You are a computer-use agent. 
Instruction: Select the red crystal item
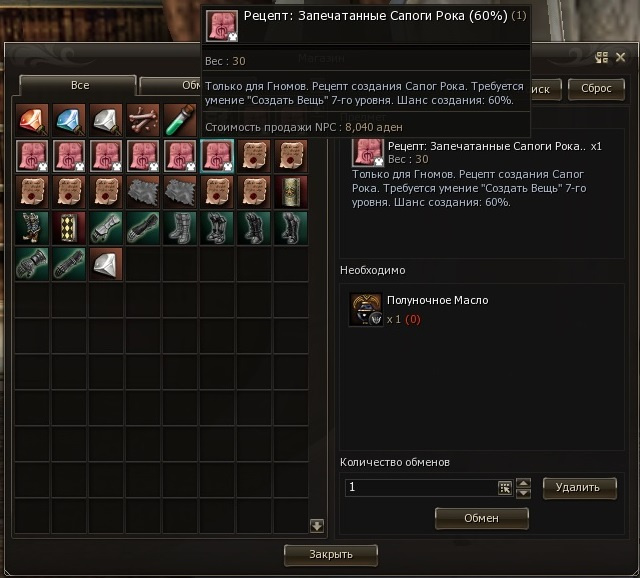pos(31,119)
